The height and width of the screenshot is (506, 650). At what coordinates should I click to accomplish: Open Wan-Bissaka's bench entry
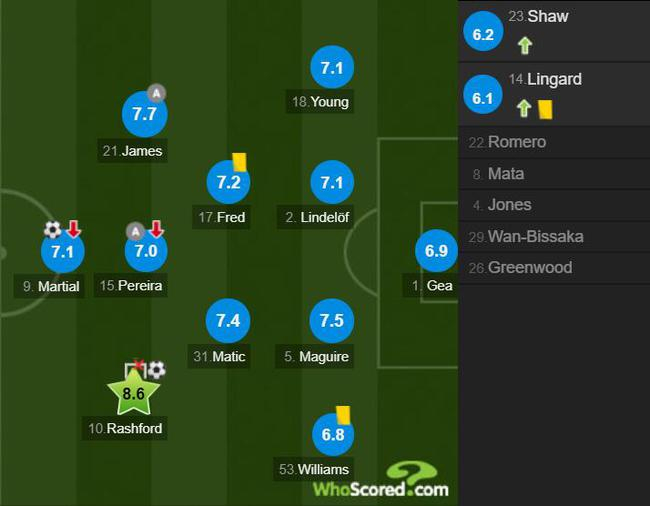554,237
